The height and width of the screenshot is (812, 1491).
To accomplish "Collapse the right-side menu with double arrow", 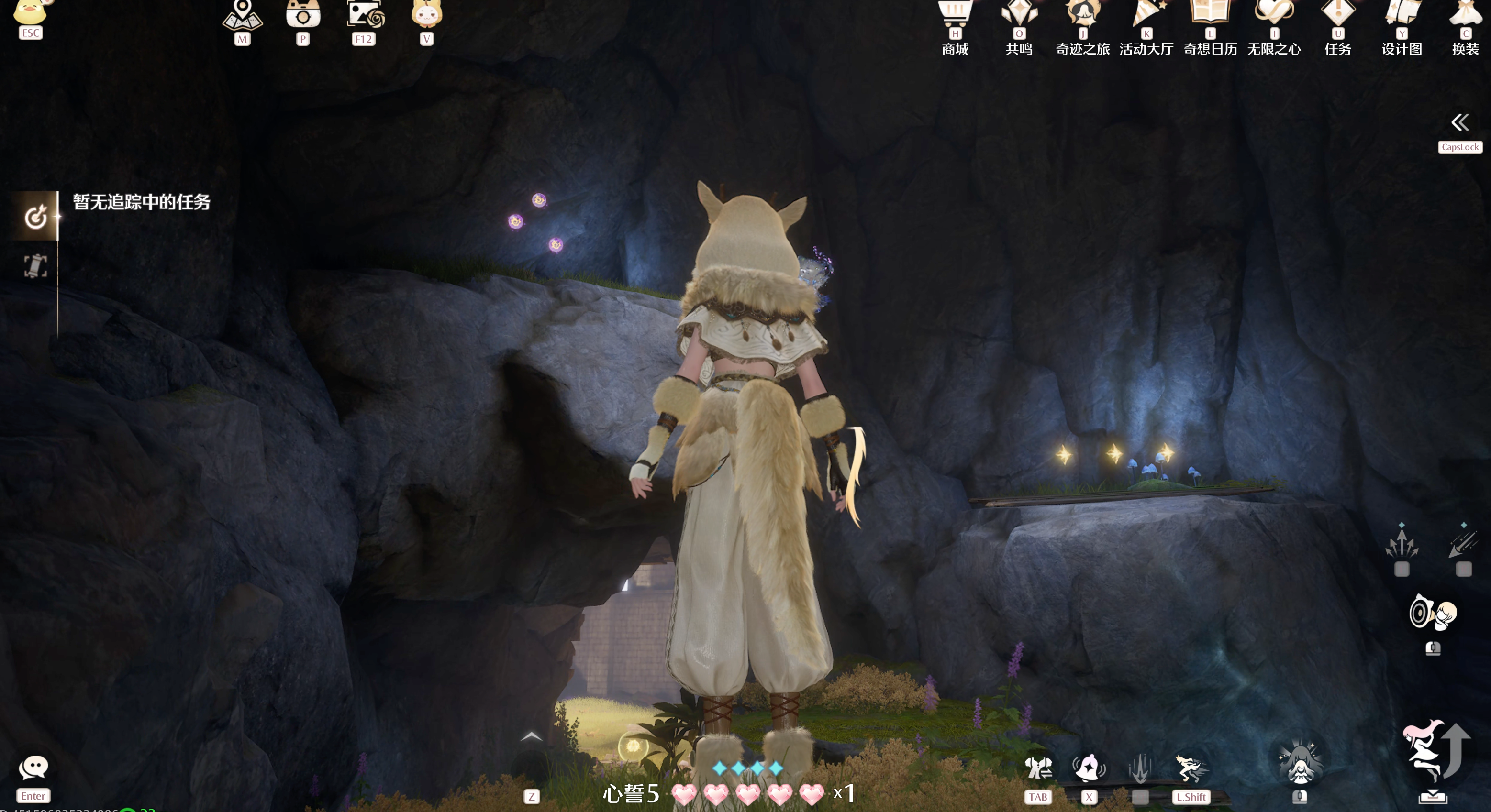I will tap(1460, 122).
